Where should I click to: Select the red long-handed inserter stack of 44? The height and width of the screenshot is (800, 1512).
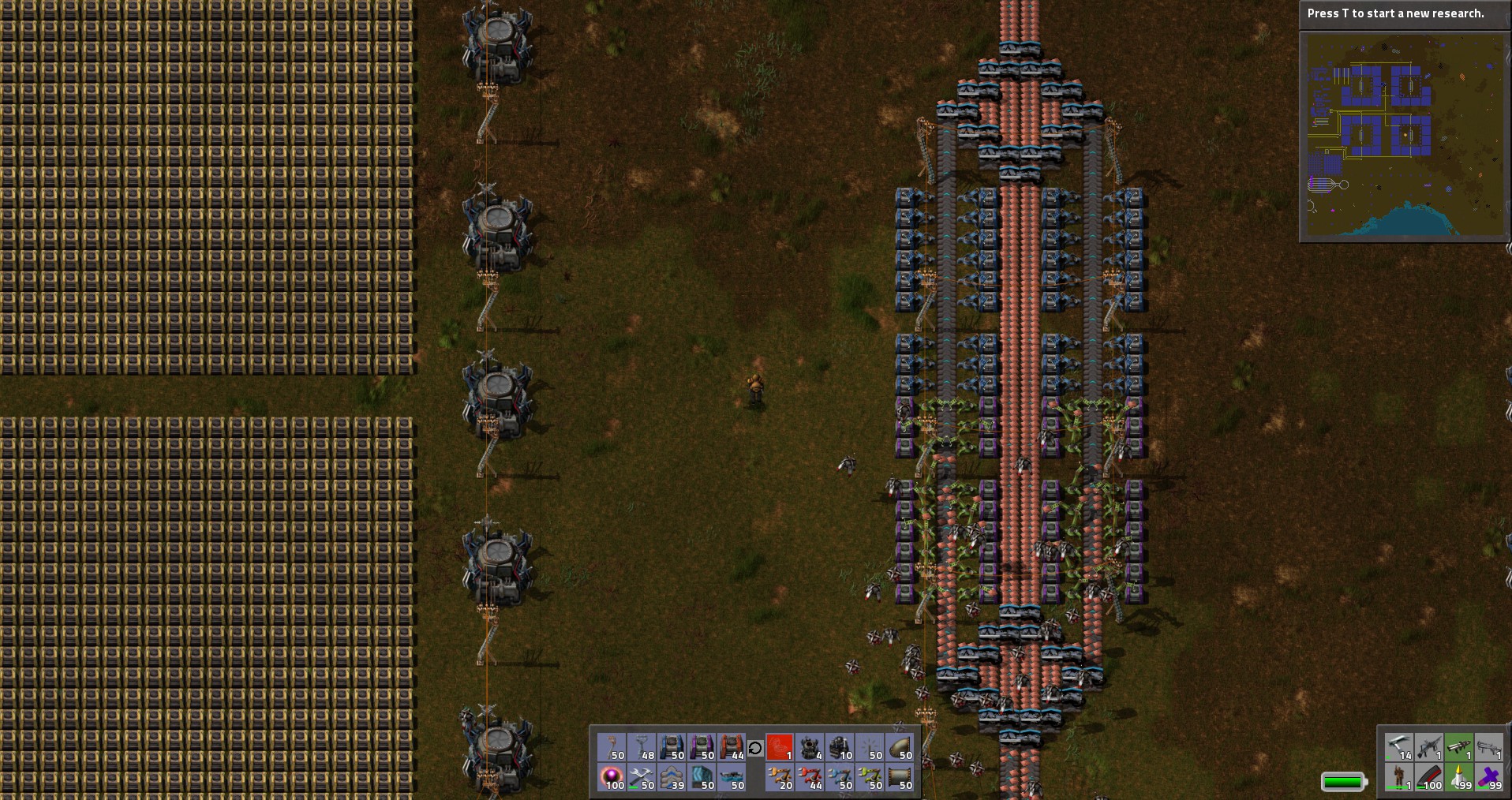[810, 777]
